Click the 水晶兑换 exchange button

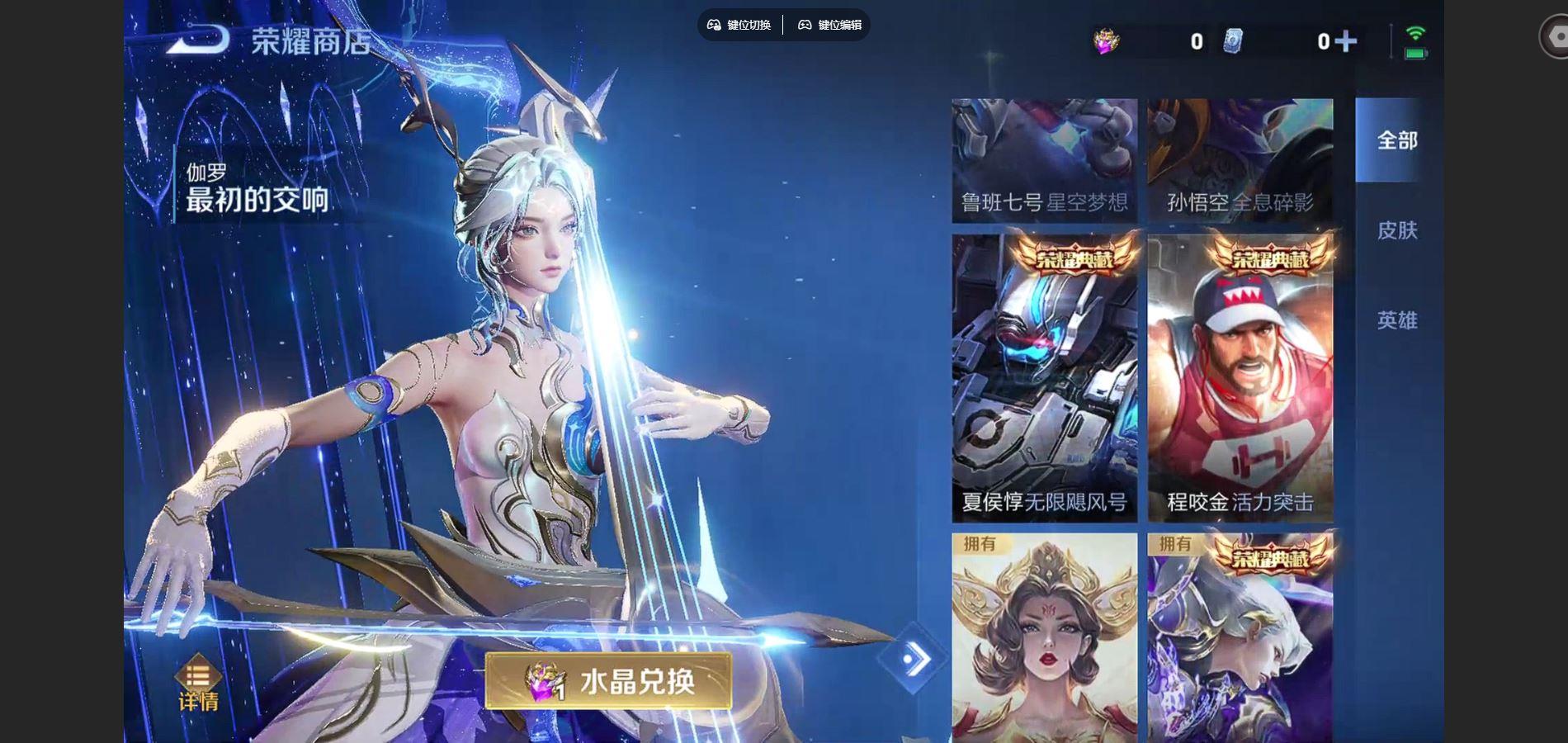(x=608, y=681)
